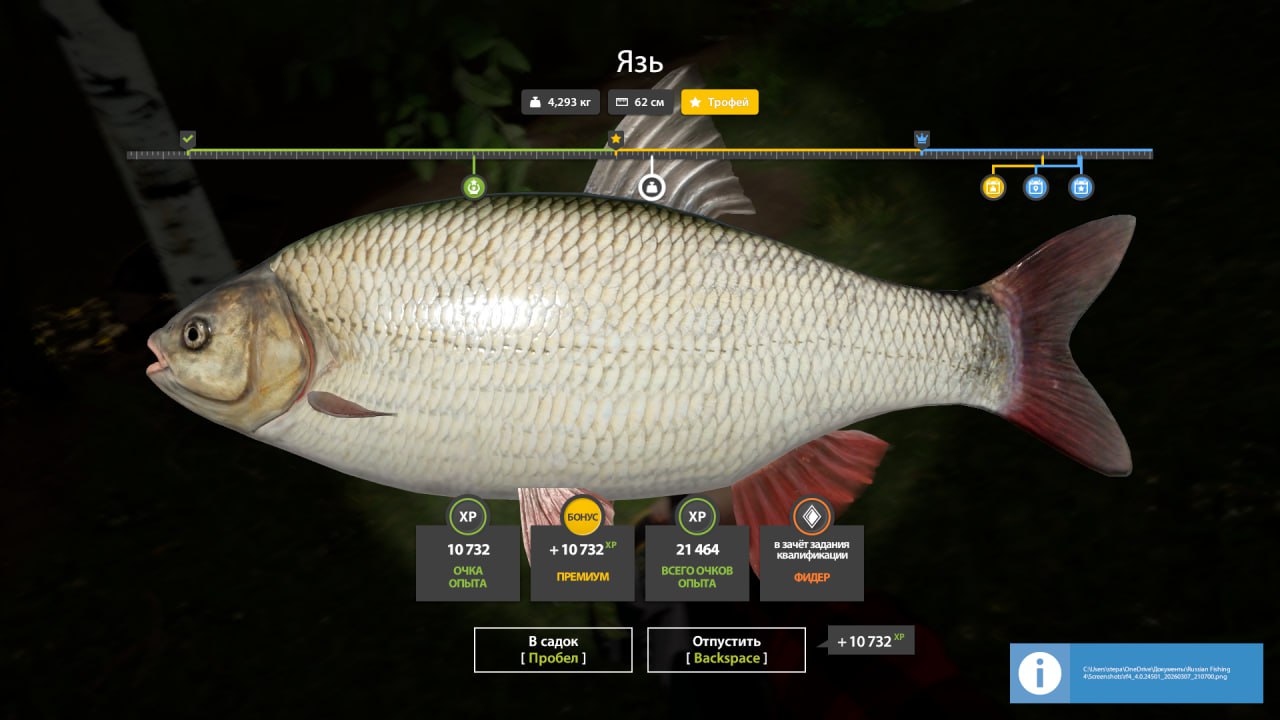Click the orange Фидер qualification icon
This screenshot has width=1280, height=720.
(812, 516)
